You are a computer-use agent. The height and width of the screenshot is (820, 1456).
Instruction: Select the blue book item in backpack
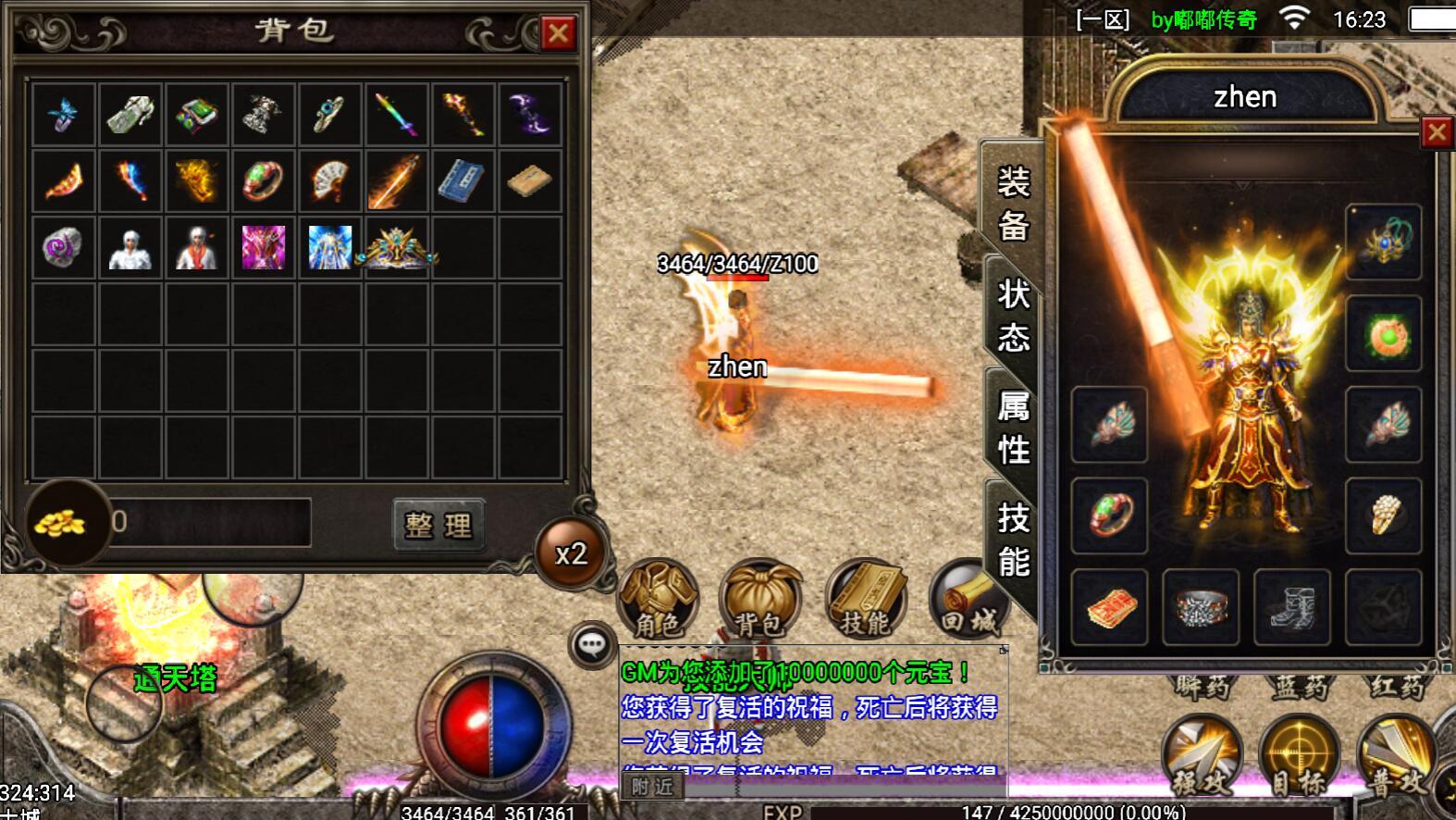click(x=463, y=180)
